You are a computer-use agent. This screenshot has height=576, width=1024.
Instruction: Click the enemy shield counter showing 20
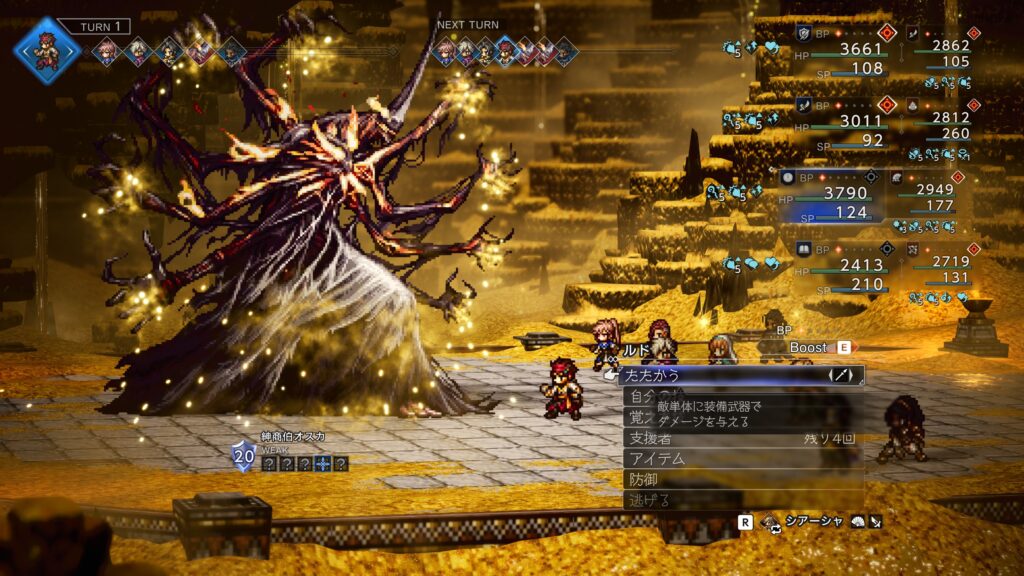[x=243, y=456]
